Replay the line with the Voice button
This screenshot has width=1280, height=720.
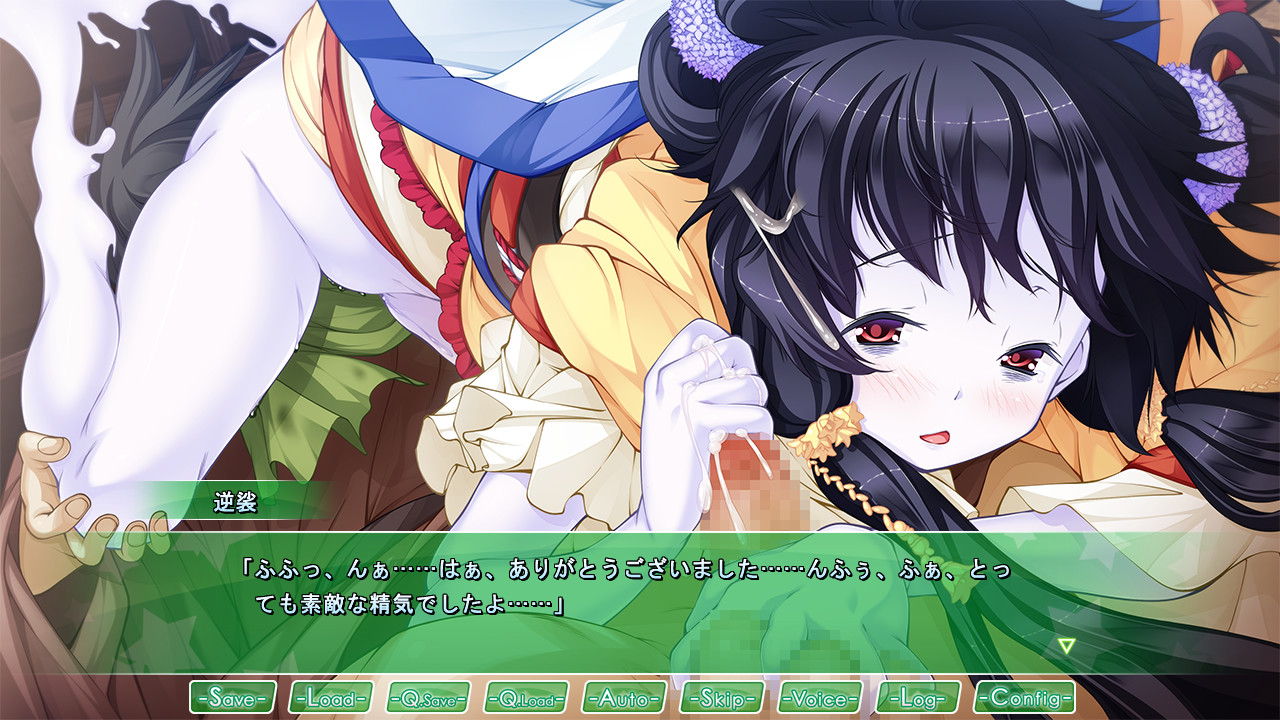820,697
